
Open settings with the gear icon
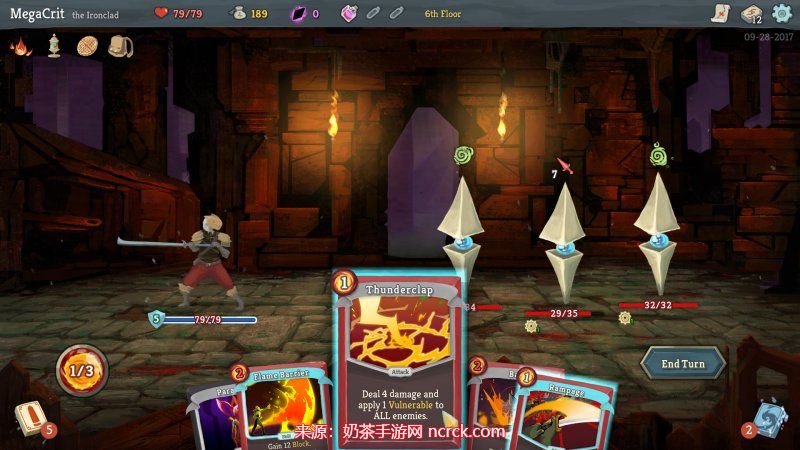point(781,13)
